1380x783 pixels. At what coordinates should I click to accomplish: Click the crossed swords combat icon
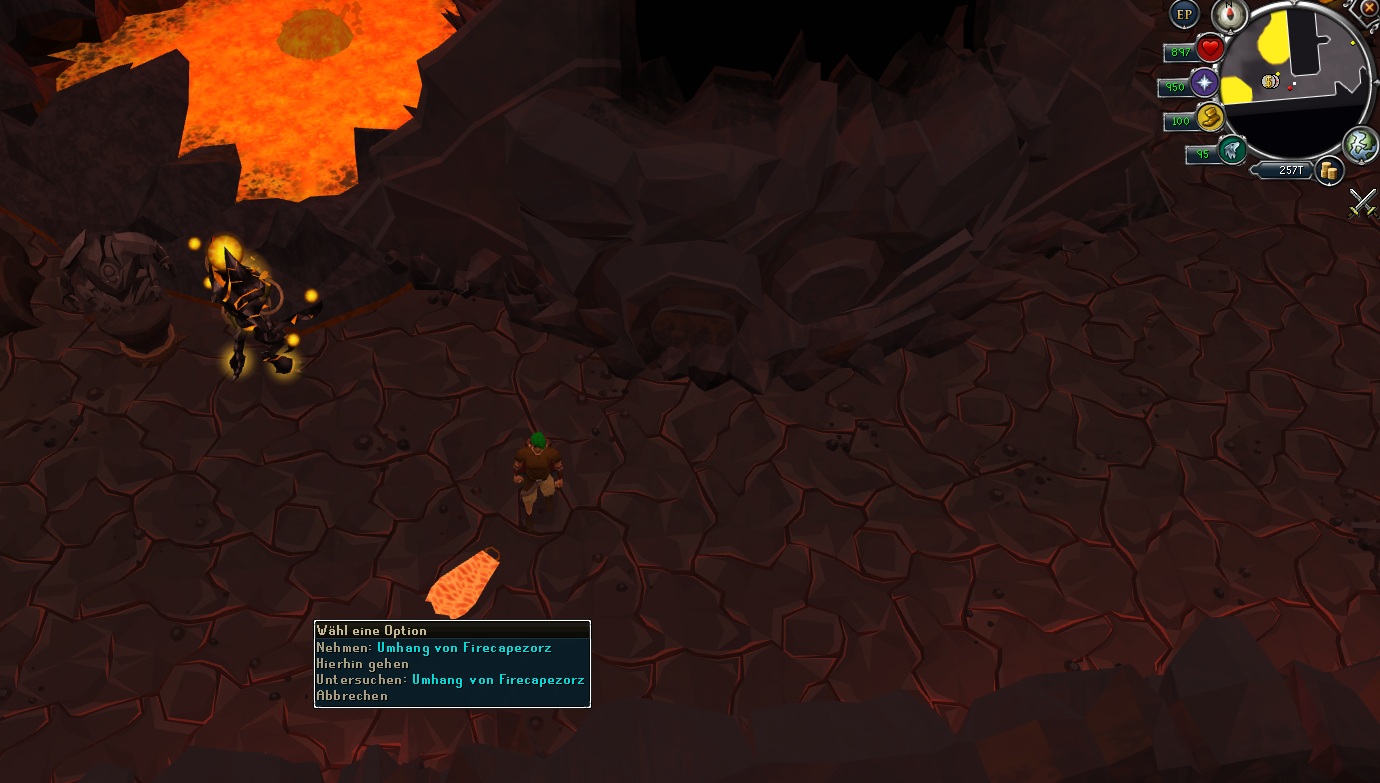[1362, 202]
